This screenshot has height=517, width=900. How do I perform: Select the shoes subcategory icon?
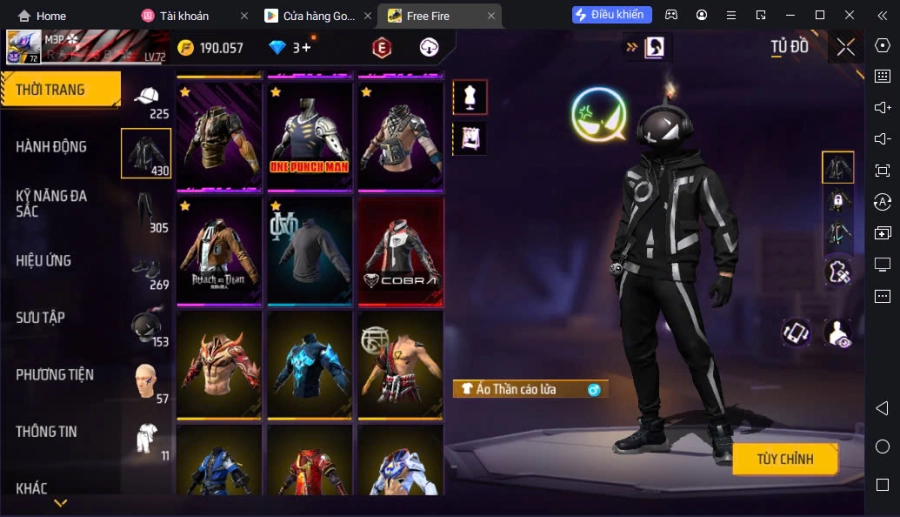146,269
